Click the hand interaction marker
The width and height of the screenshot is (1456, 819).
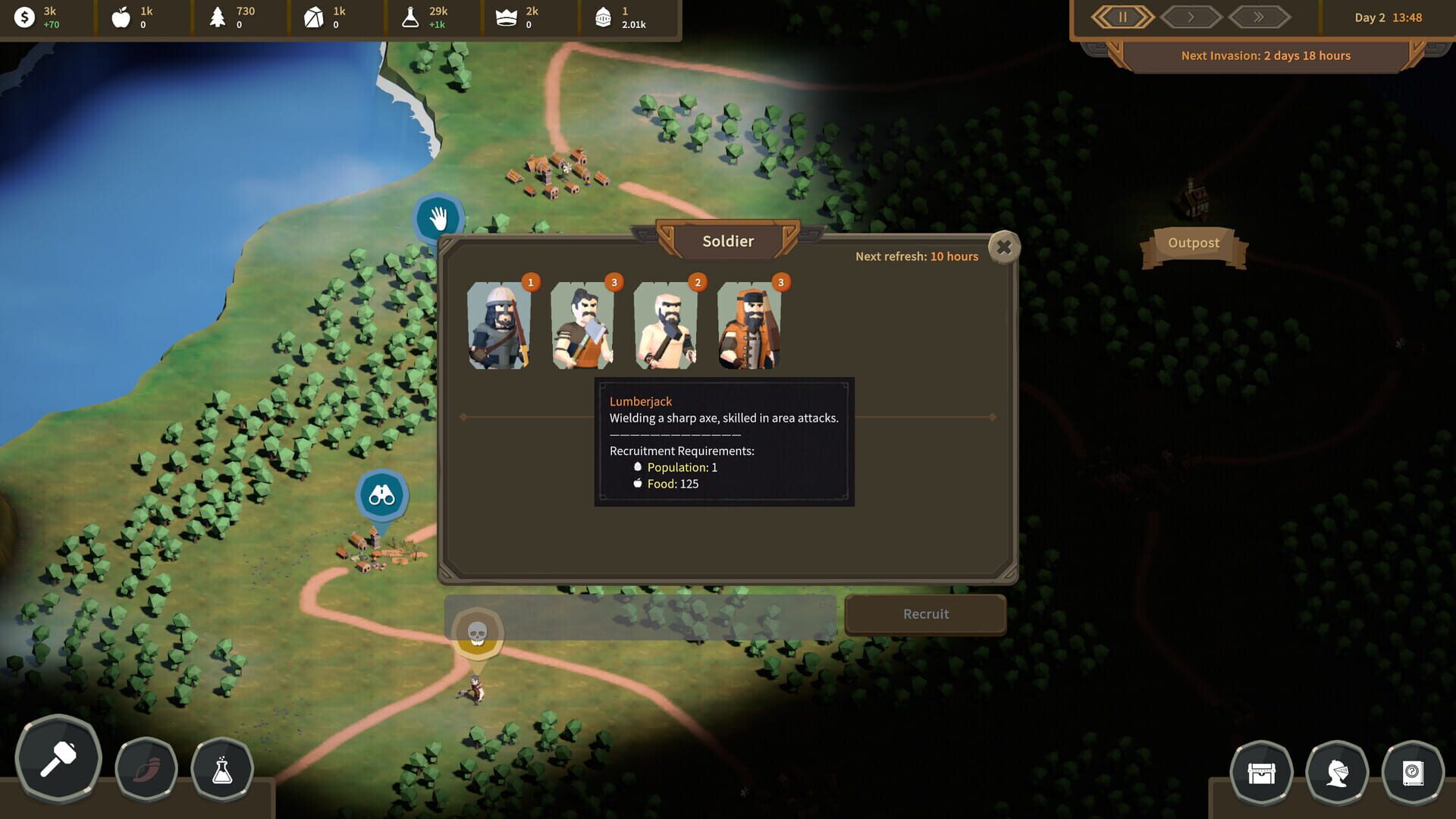[438, 219]
